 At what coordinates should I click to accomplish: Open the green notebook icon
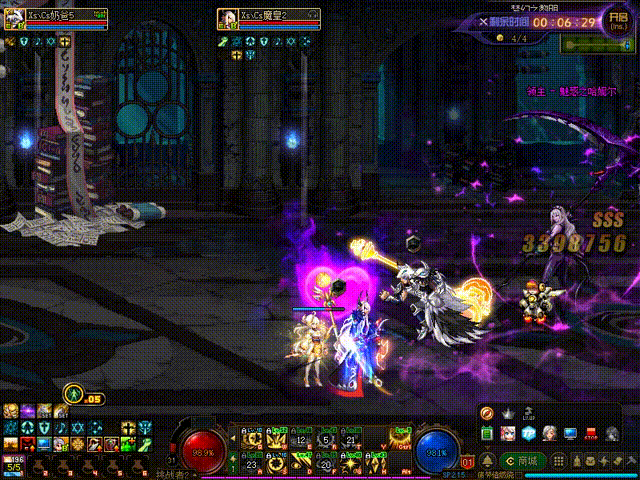point(487,433)
